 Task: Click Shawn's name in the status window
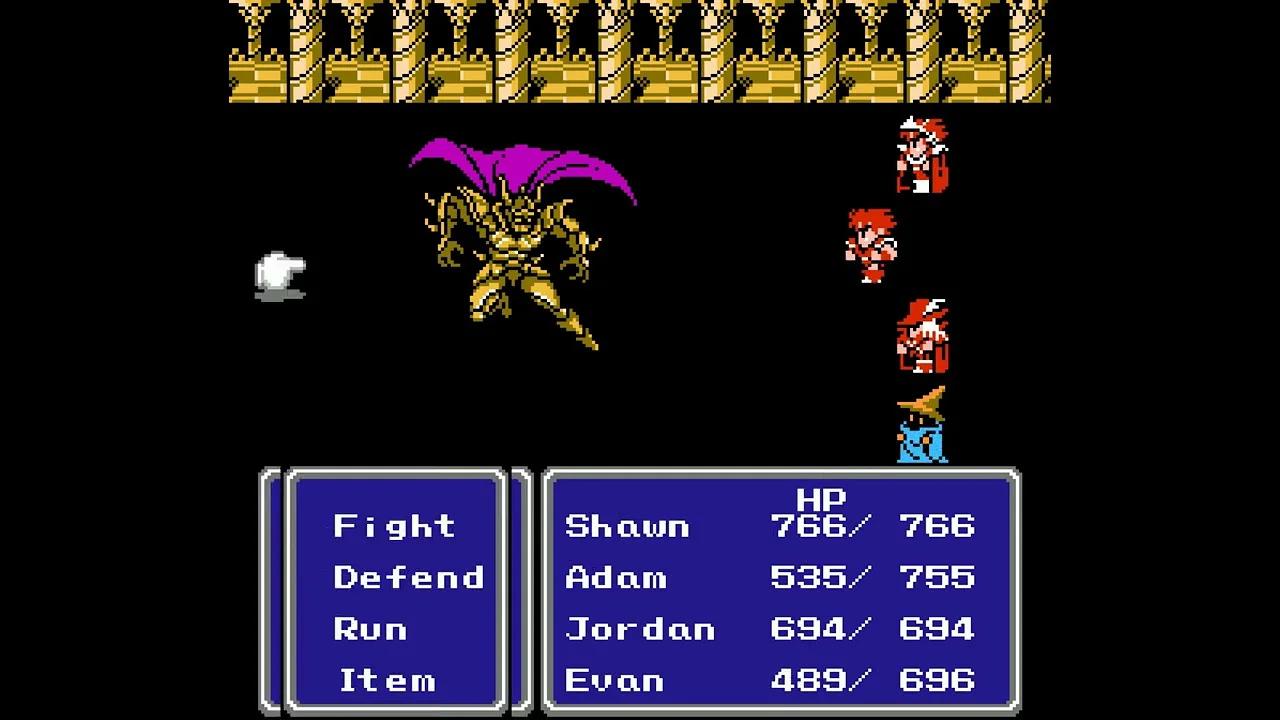(x=628, y=526)
